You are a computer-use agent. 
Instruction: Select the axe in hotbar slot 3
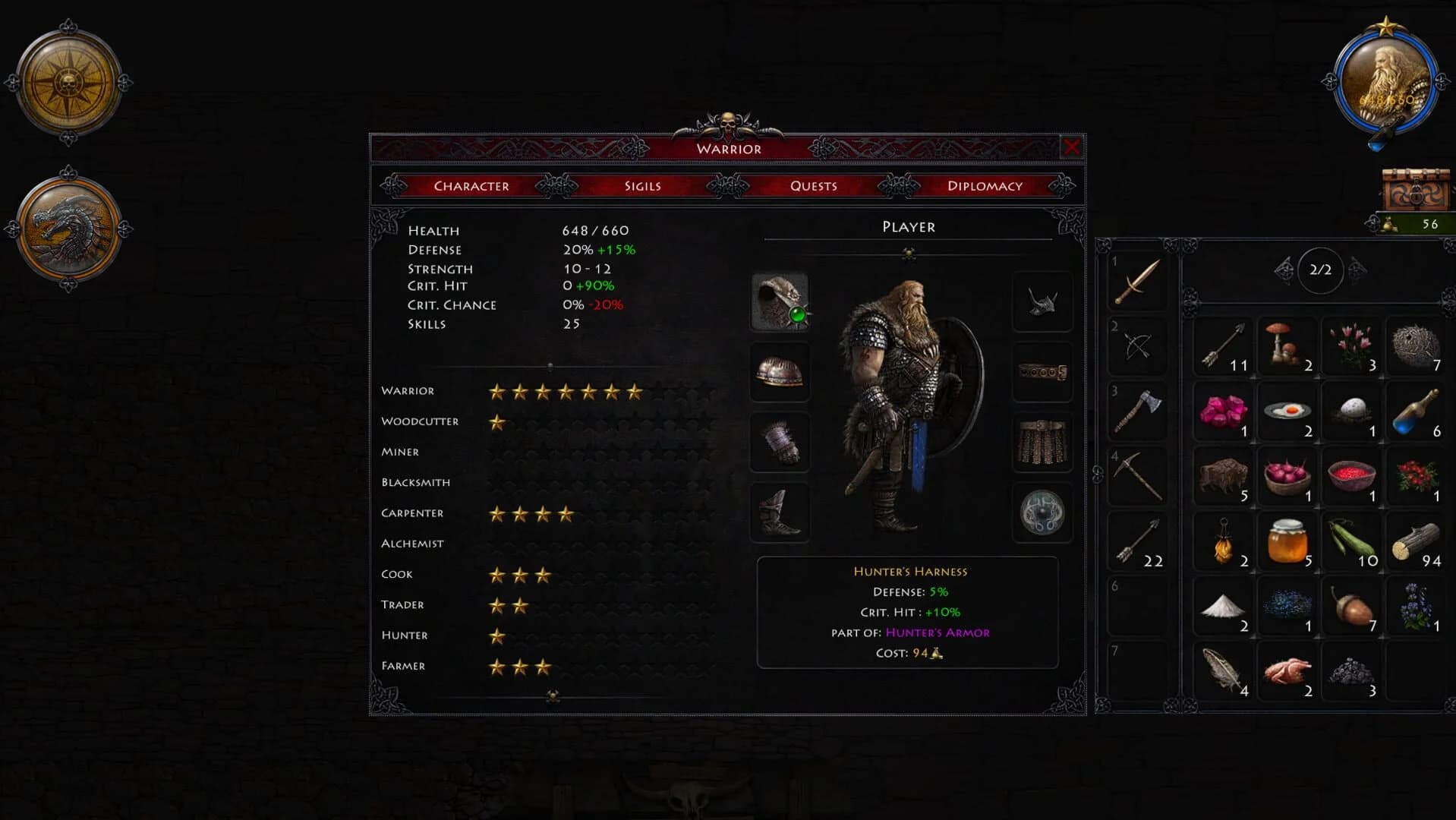pyautogui.click(x=1137, y=411)
